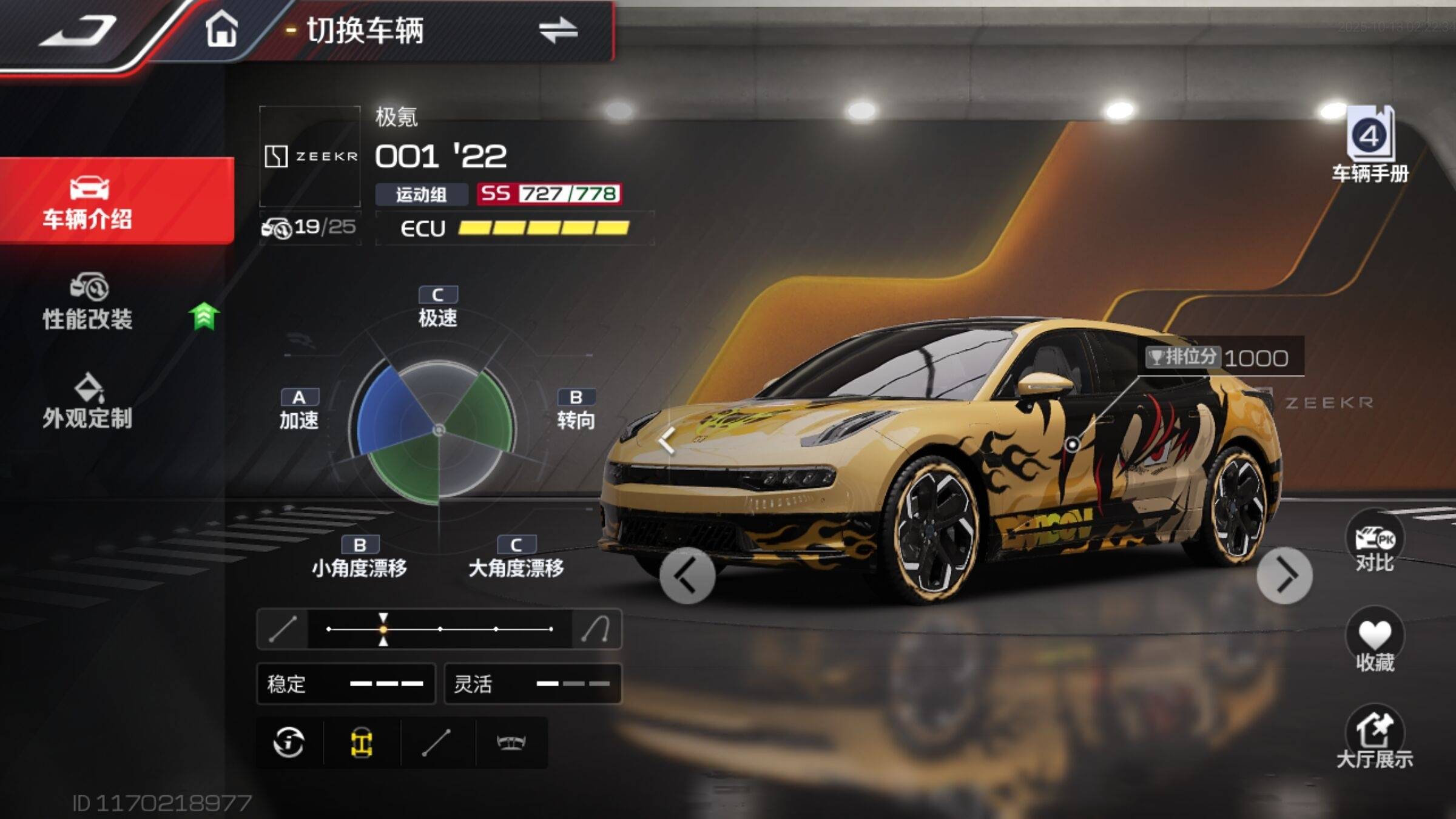Return to the home screen
Screen dimensions: 1456x819
point(221,29)
